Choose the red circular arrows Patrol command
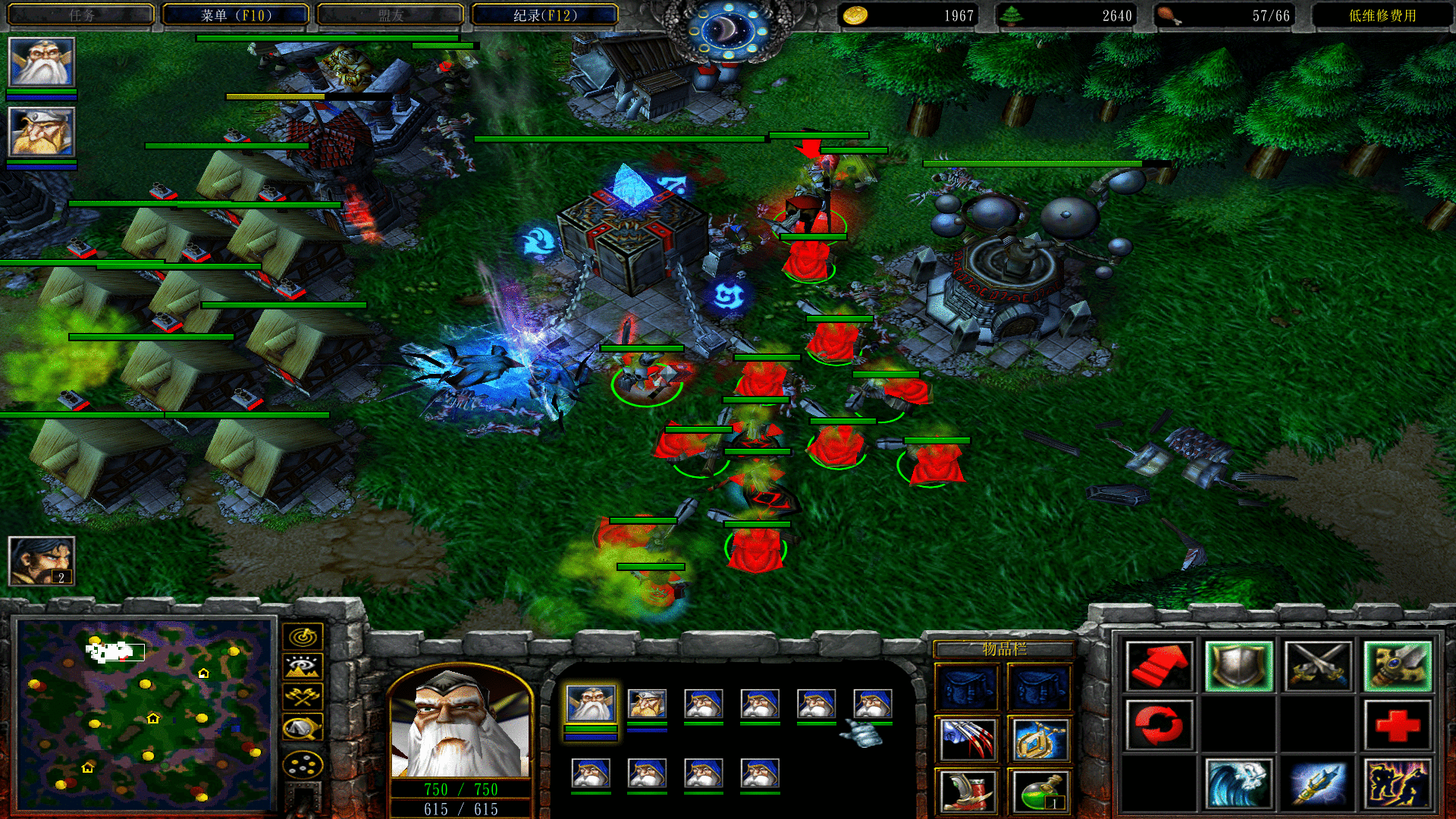This screenshot has height=819, width=1456. click(1159, 724)
